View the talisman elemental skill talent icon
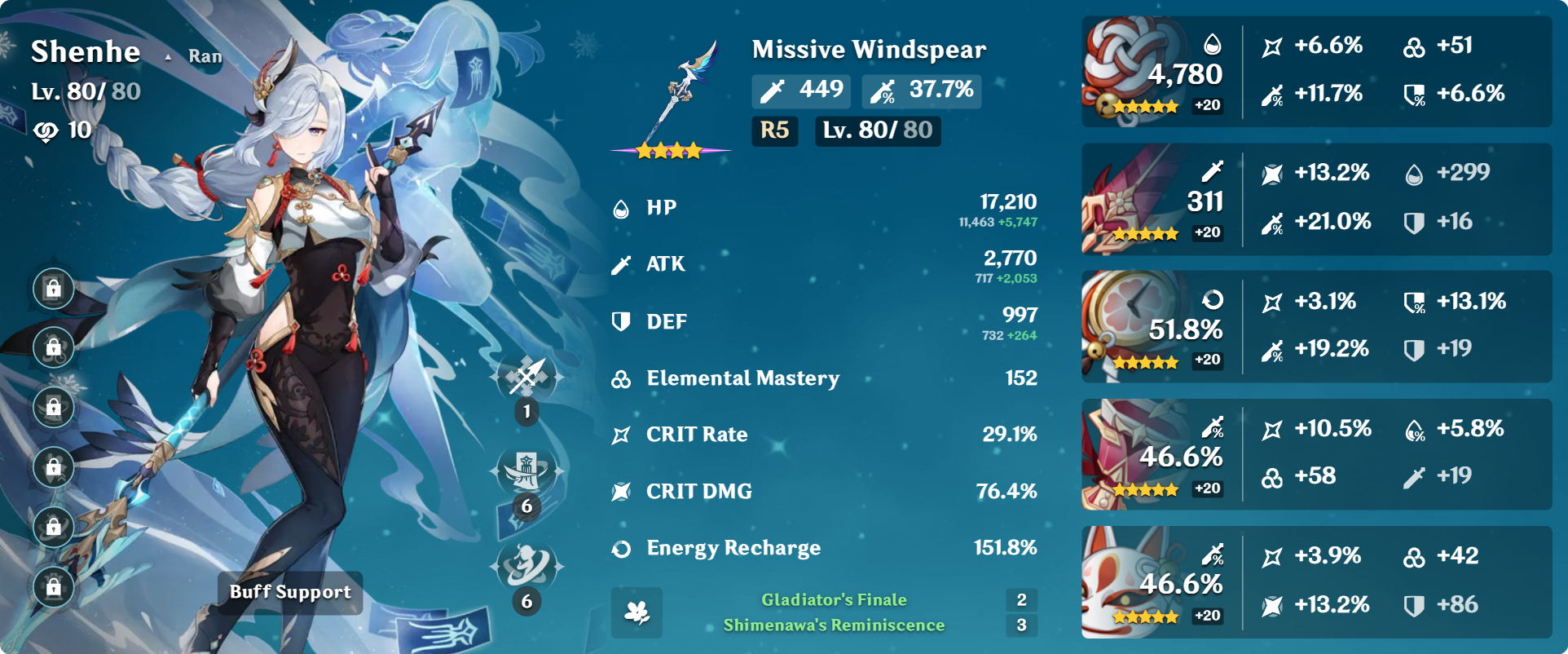 pyautogui.click(x=526, y=471)
